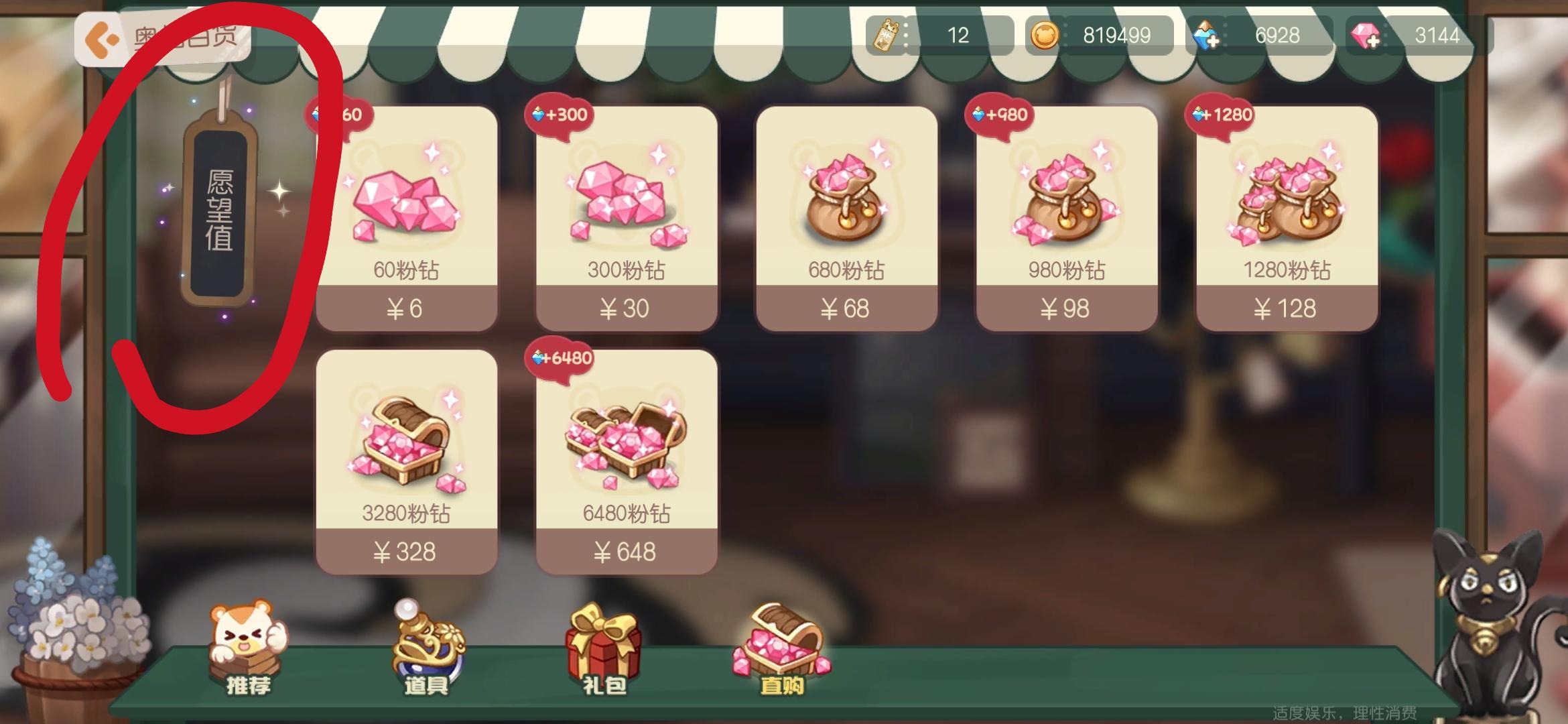Screen dimensions: 1568x724
Task: Click the ticket voucher currency icon
Action: pyautogui.click(x=886, y=35)
